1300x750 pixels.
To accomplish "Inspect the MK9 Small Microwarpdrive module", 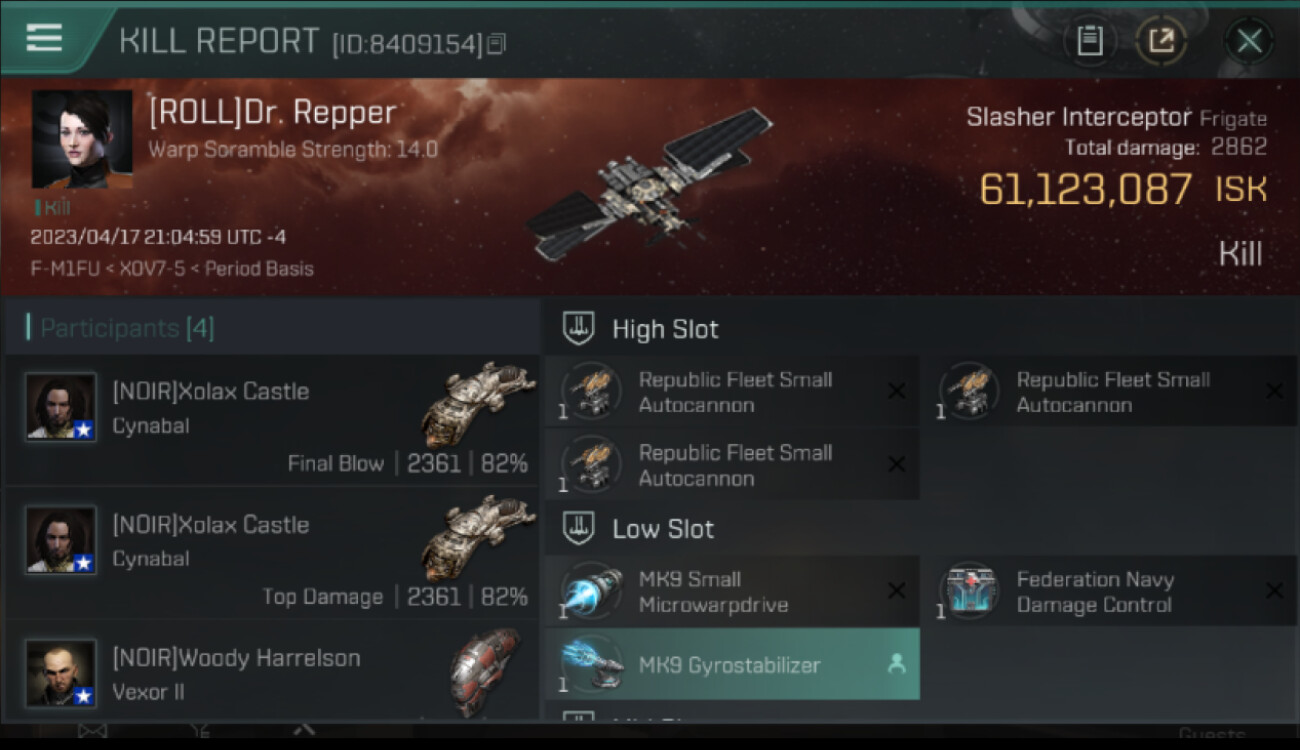I will 731,592.
